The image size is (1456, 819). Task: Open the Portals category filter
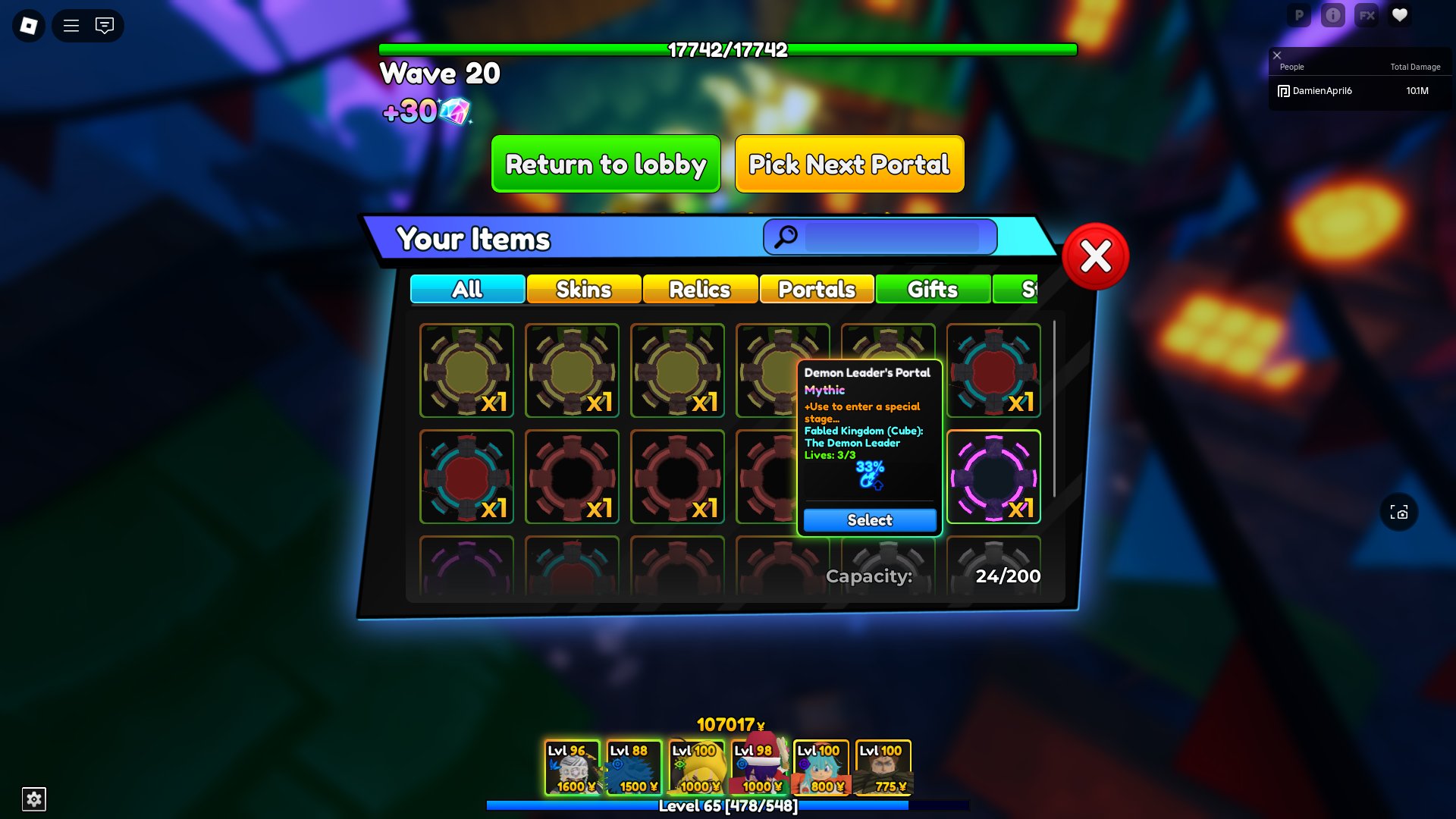(x=817, y=289)
